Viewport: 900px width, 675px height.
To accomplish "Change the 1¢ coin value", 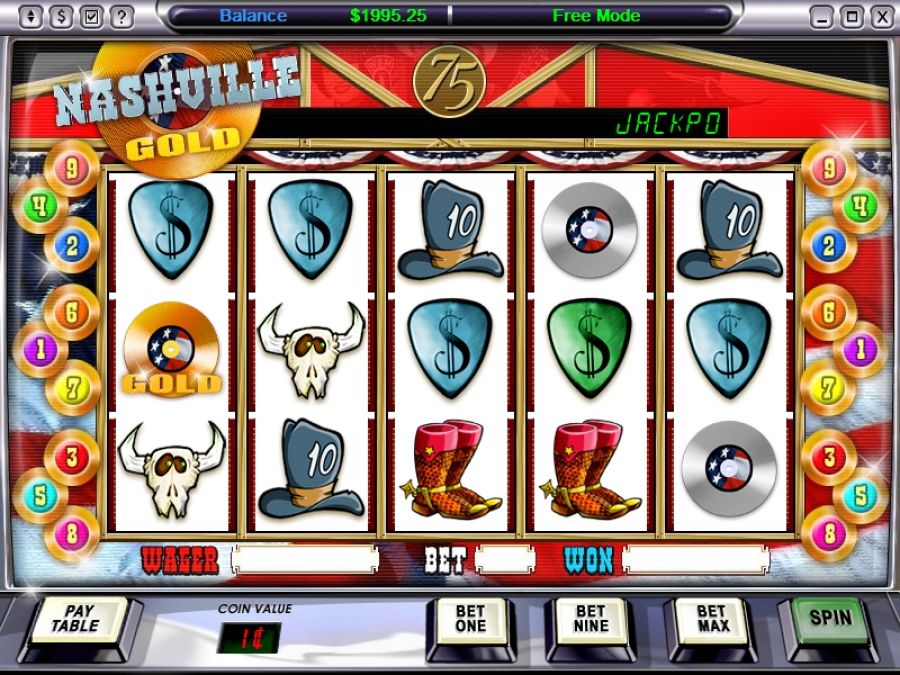I will click(x=248, y=637).
